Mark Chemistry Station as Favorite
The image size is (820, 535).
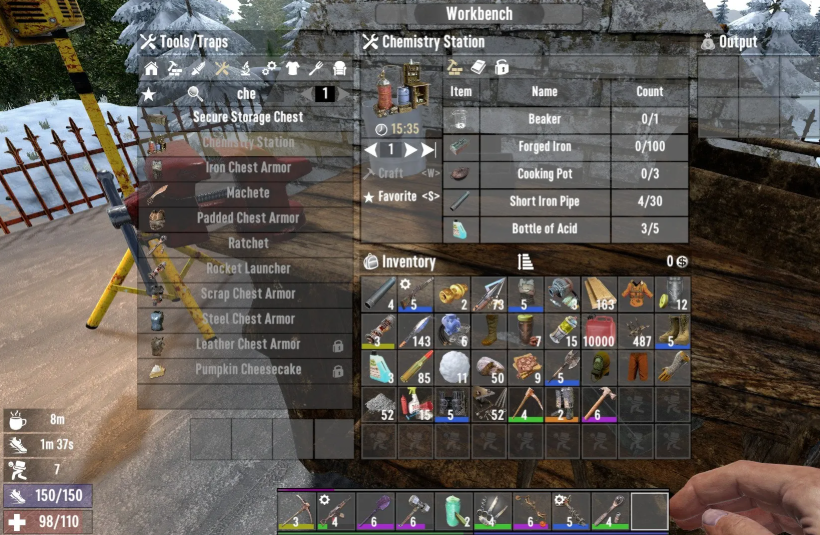click(x=401, y=197)
